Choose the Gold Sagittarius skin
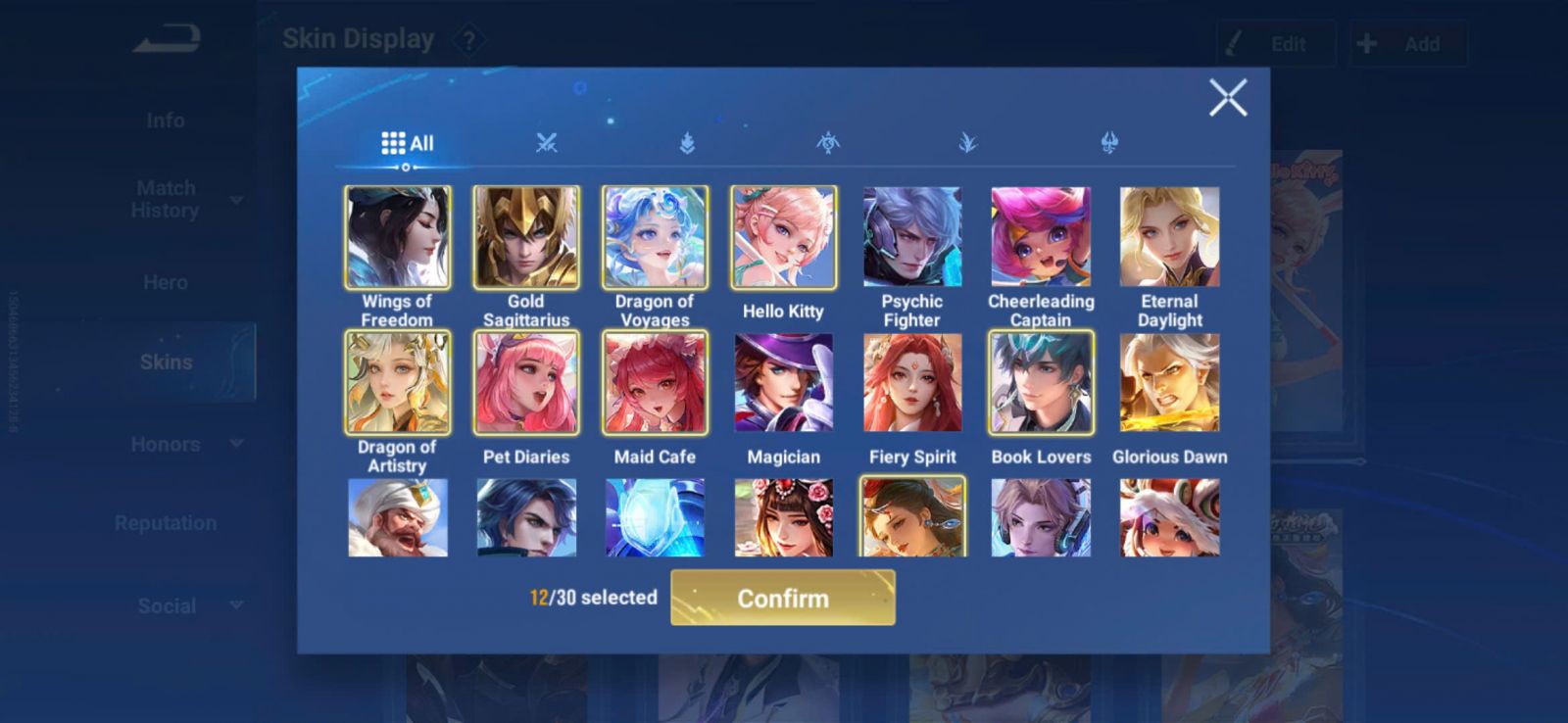This screenshot has width=1568, height=723. 526,237
